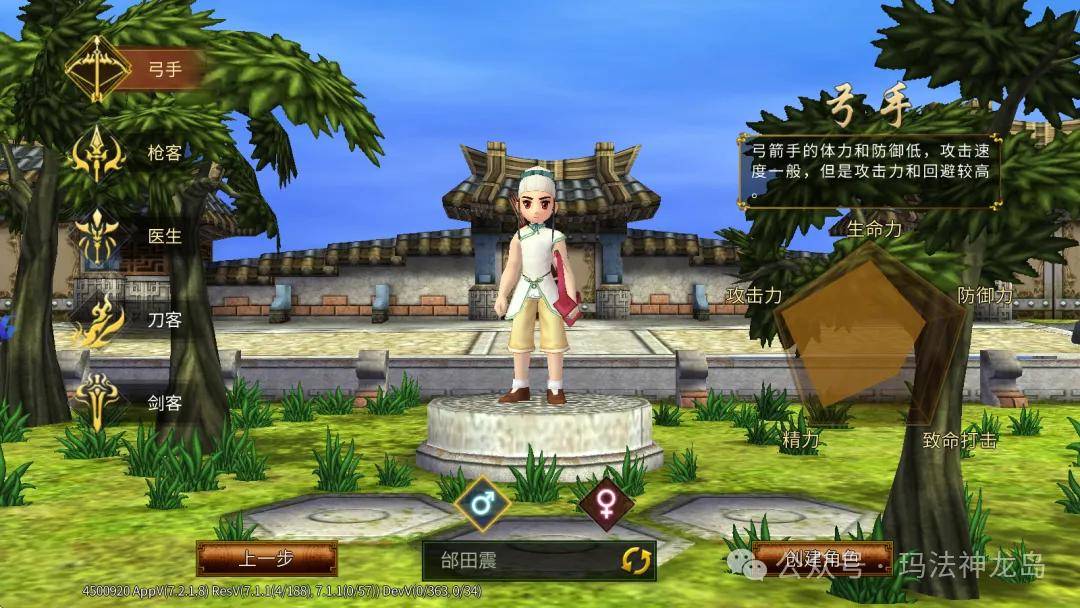
Task: Choose the male gender icon
Action: pos(483,504)
